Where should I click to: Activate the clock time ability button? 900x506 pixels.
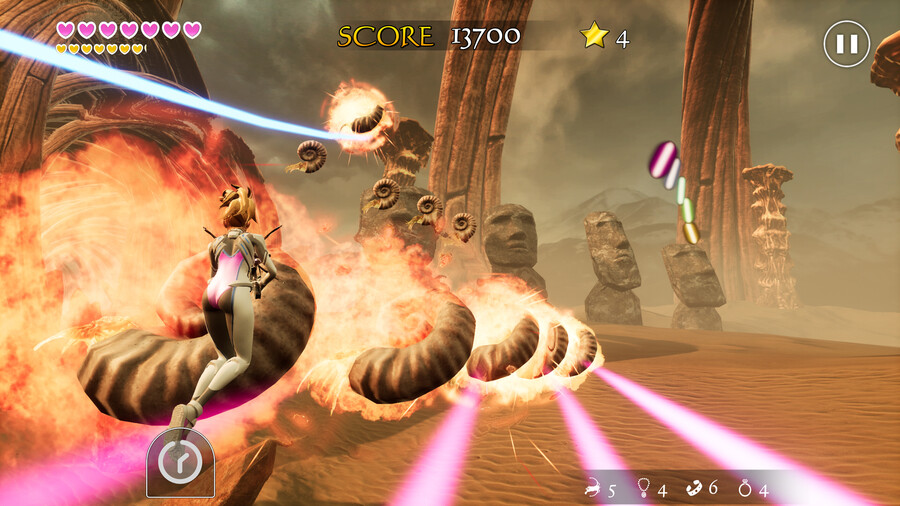coord(180,464)
